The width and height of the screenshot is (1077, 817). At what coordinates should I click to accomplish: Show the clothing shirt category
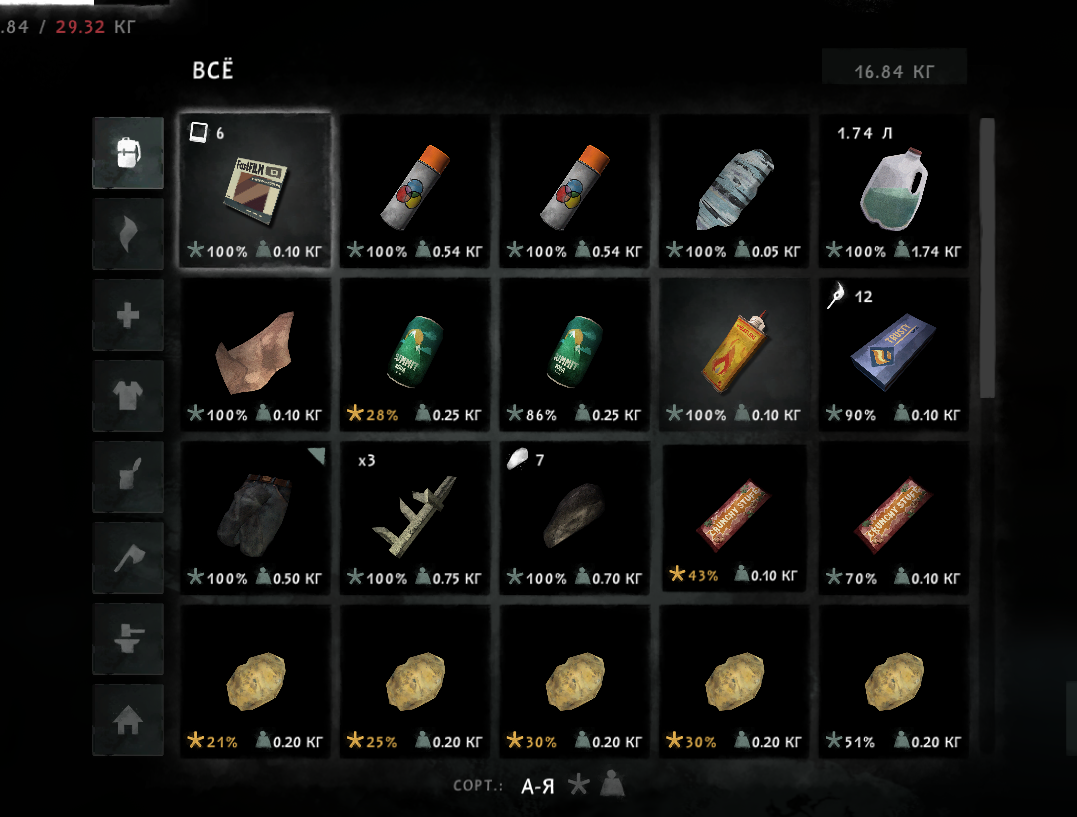pyautogui.click(x=128, y=396)
